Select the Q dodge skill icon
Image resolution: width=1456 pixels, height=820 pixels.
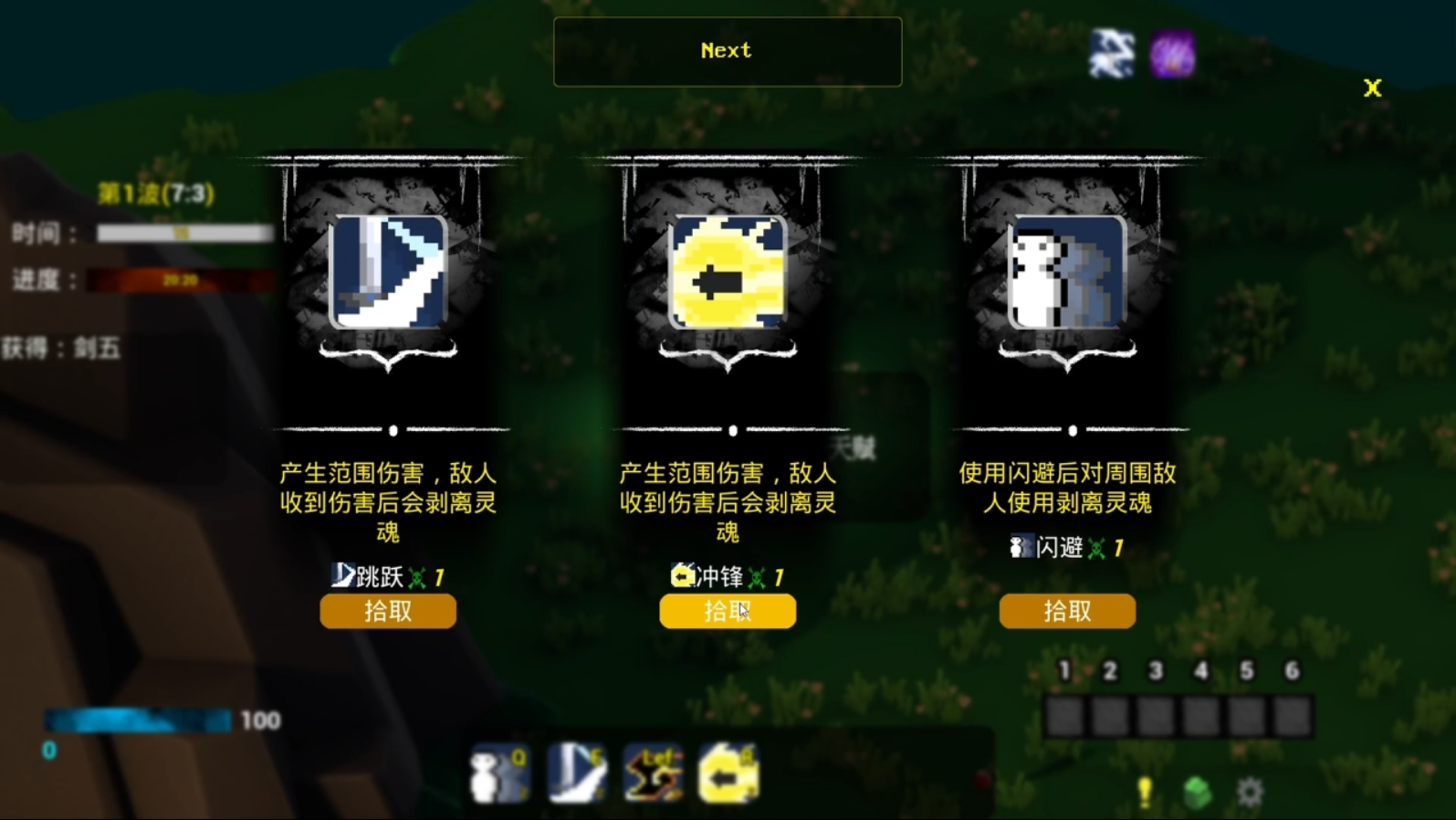pyautogui.click(x=498, y=772)
